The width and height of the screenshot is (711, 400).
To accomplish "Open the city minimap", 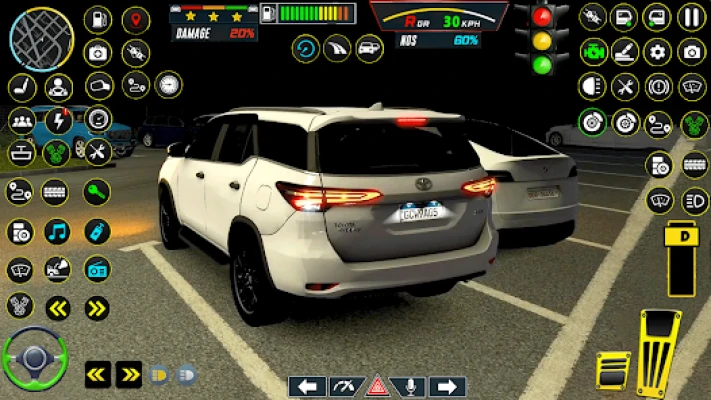I will point(41,40).
